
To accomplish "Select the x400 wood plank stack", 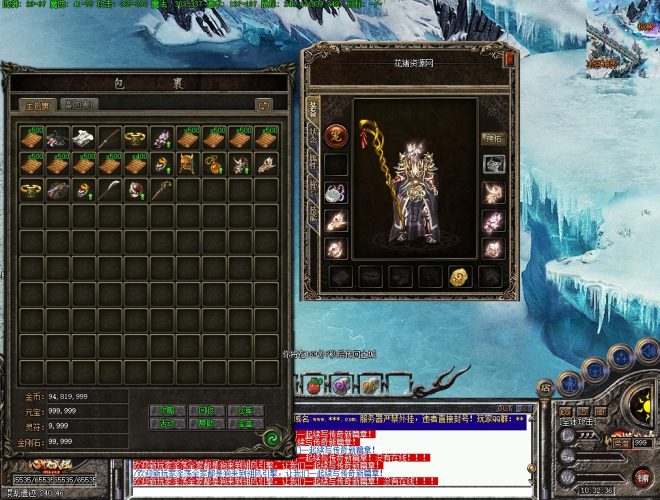I will tap(136, 162).
